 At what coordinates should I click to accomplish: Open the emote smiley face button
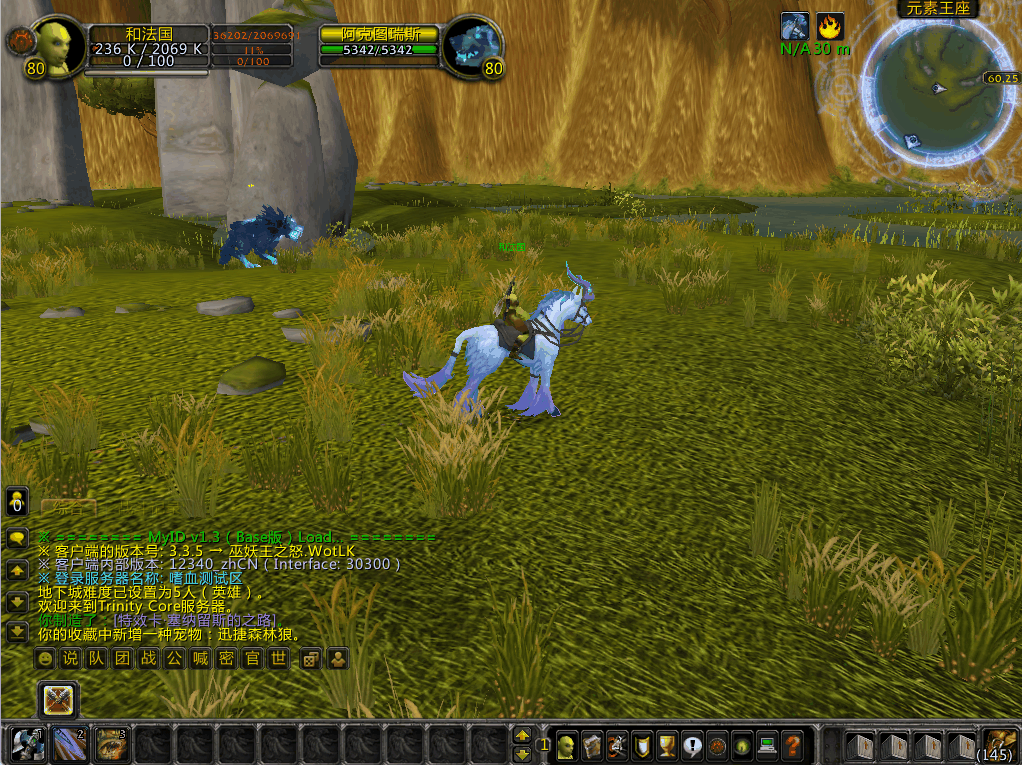pyautogui.click(x=44, y=659)
